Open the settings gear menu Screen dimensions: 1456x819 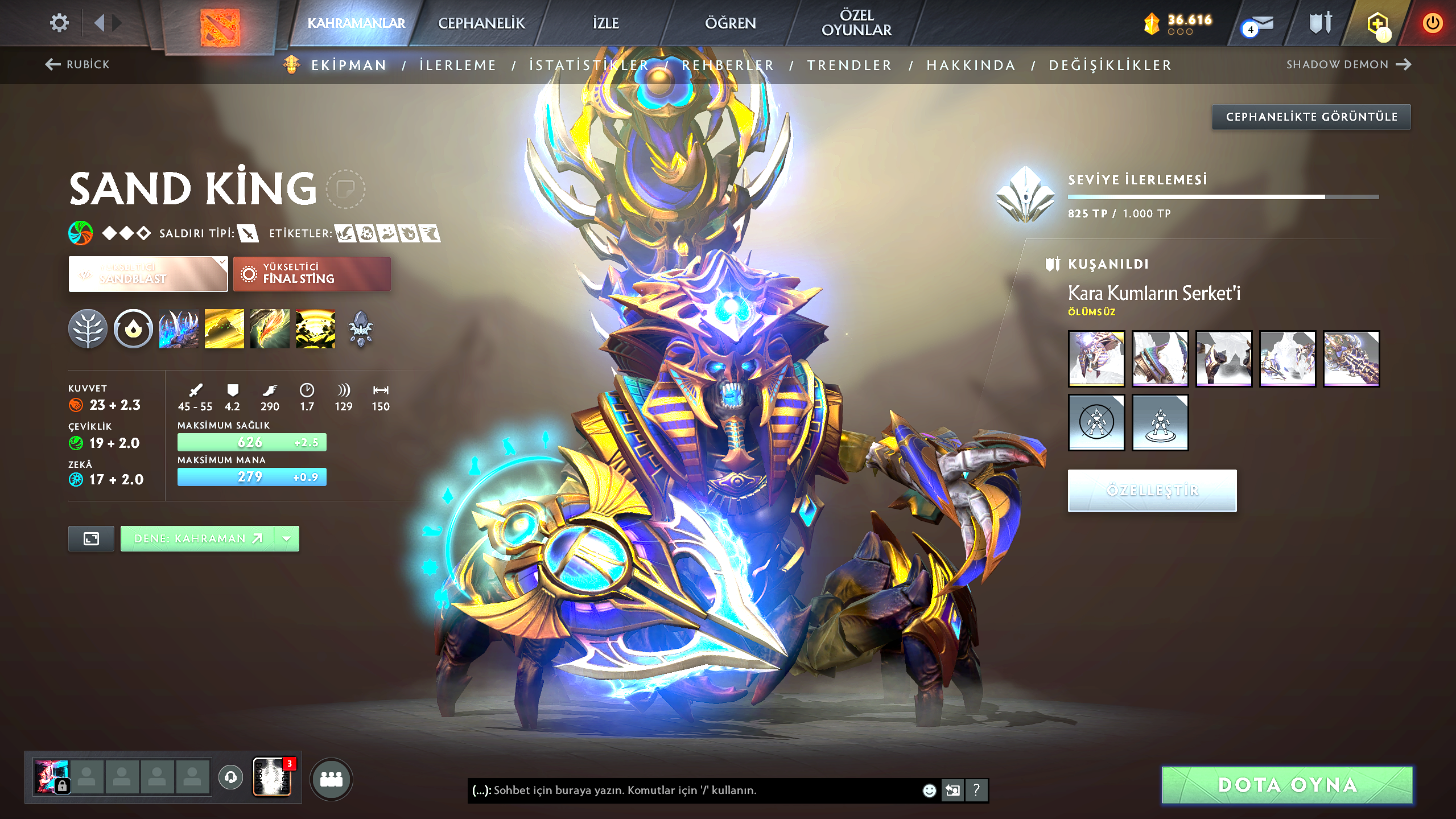(59, 23)
